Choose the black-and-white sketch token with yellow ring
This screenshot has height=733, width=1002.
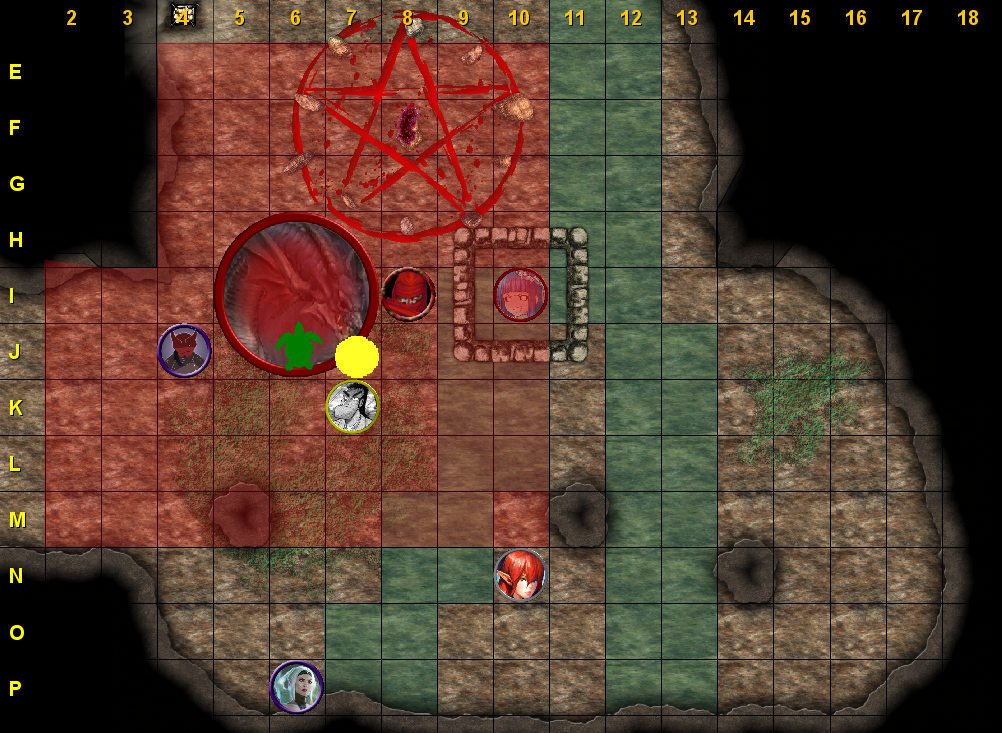pyautogui.click(x=352, y=407)
